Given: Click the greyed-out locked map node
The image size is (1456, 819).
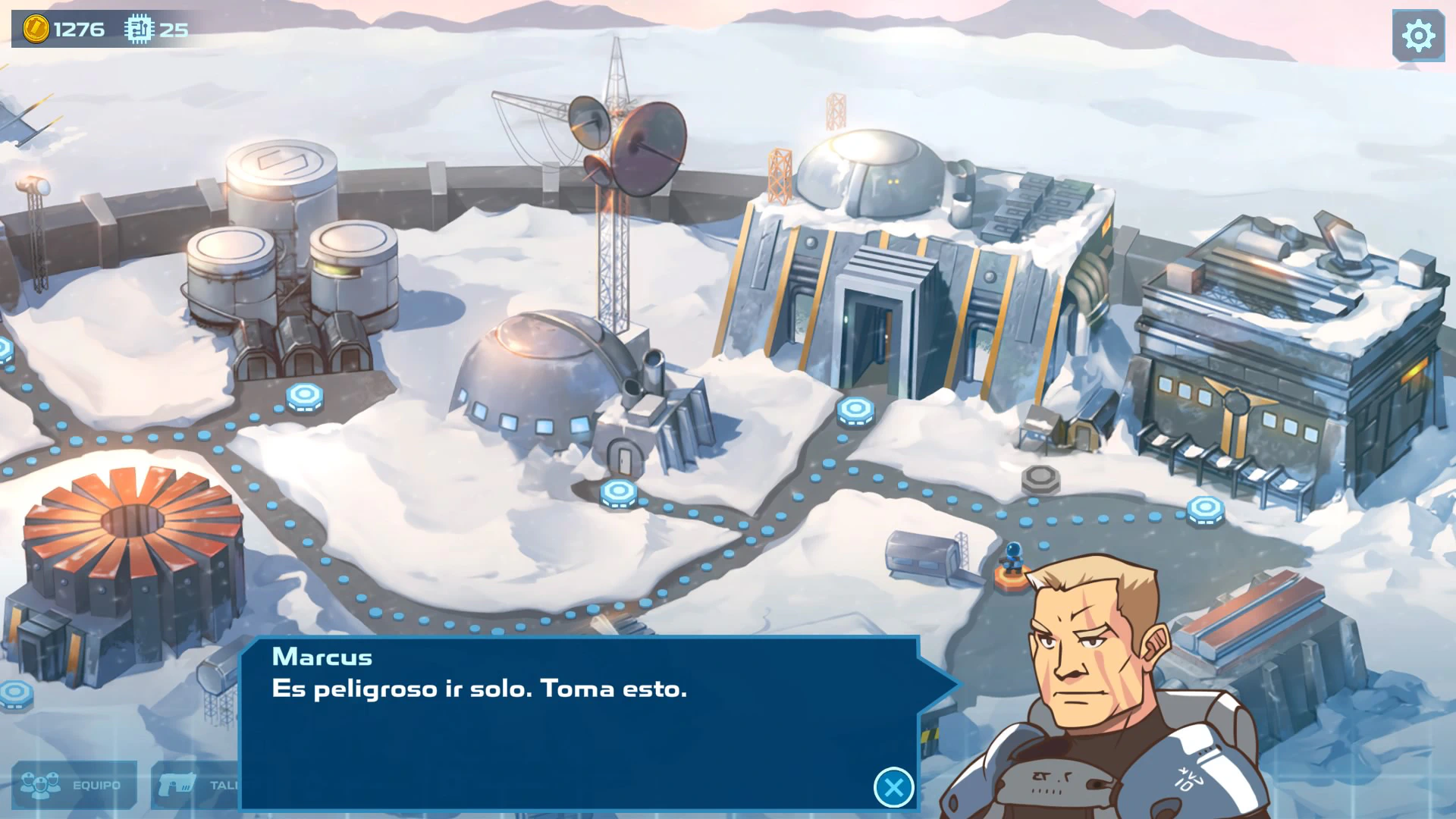Looking at the screenshot, I should (x=1040, y=479).
